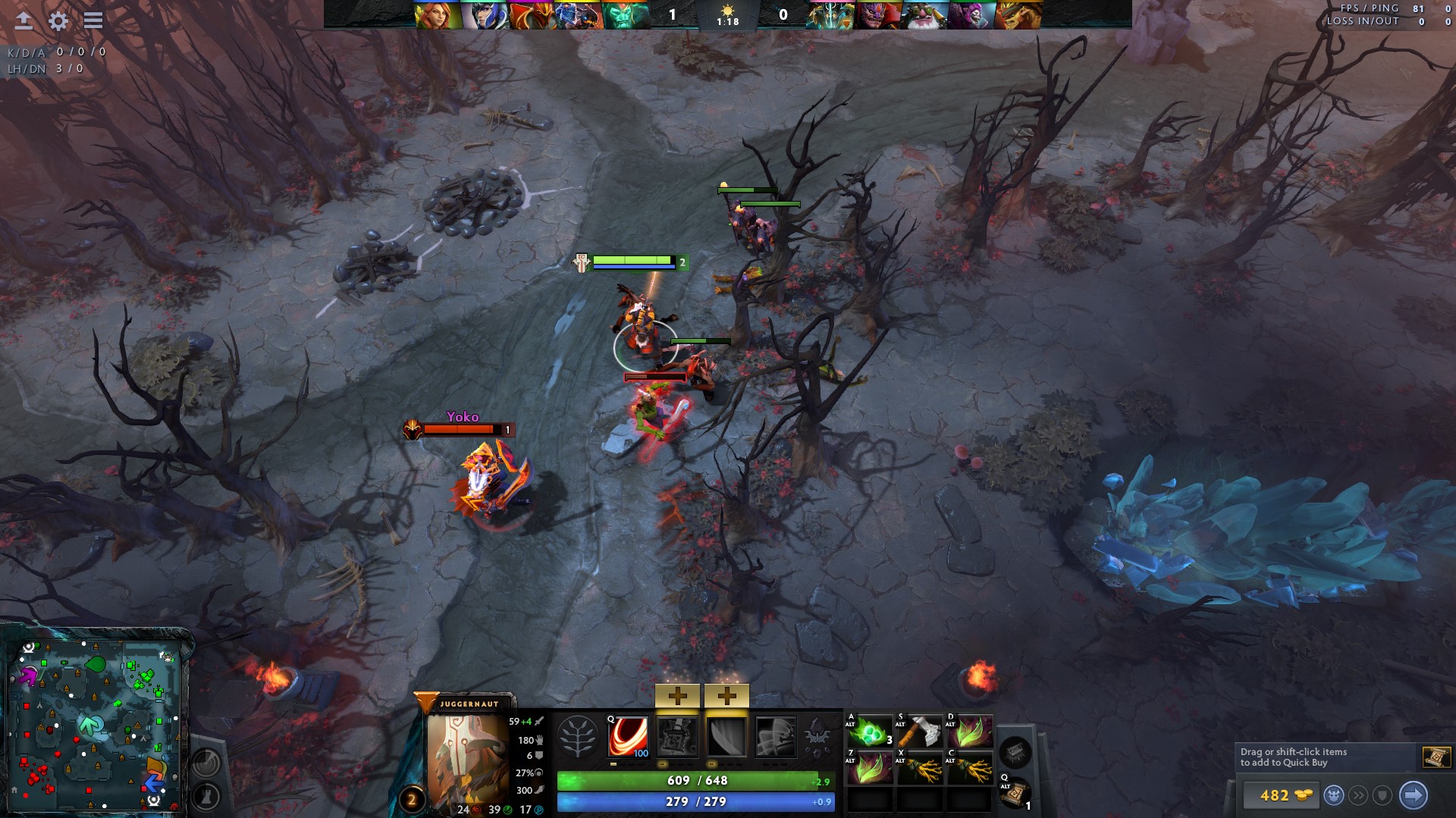Open the shop with the blue arrow button
Screen dimensions: 1456x818
click(x=1414, y=796)
